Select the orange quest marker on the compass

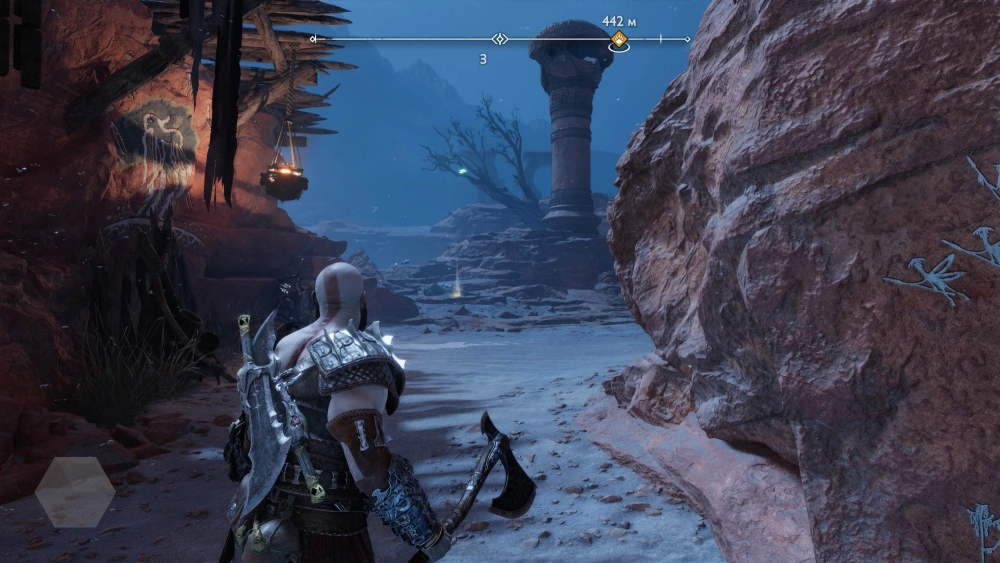(619, 40)
